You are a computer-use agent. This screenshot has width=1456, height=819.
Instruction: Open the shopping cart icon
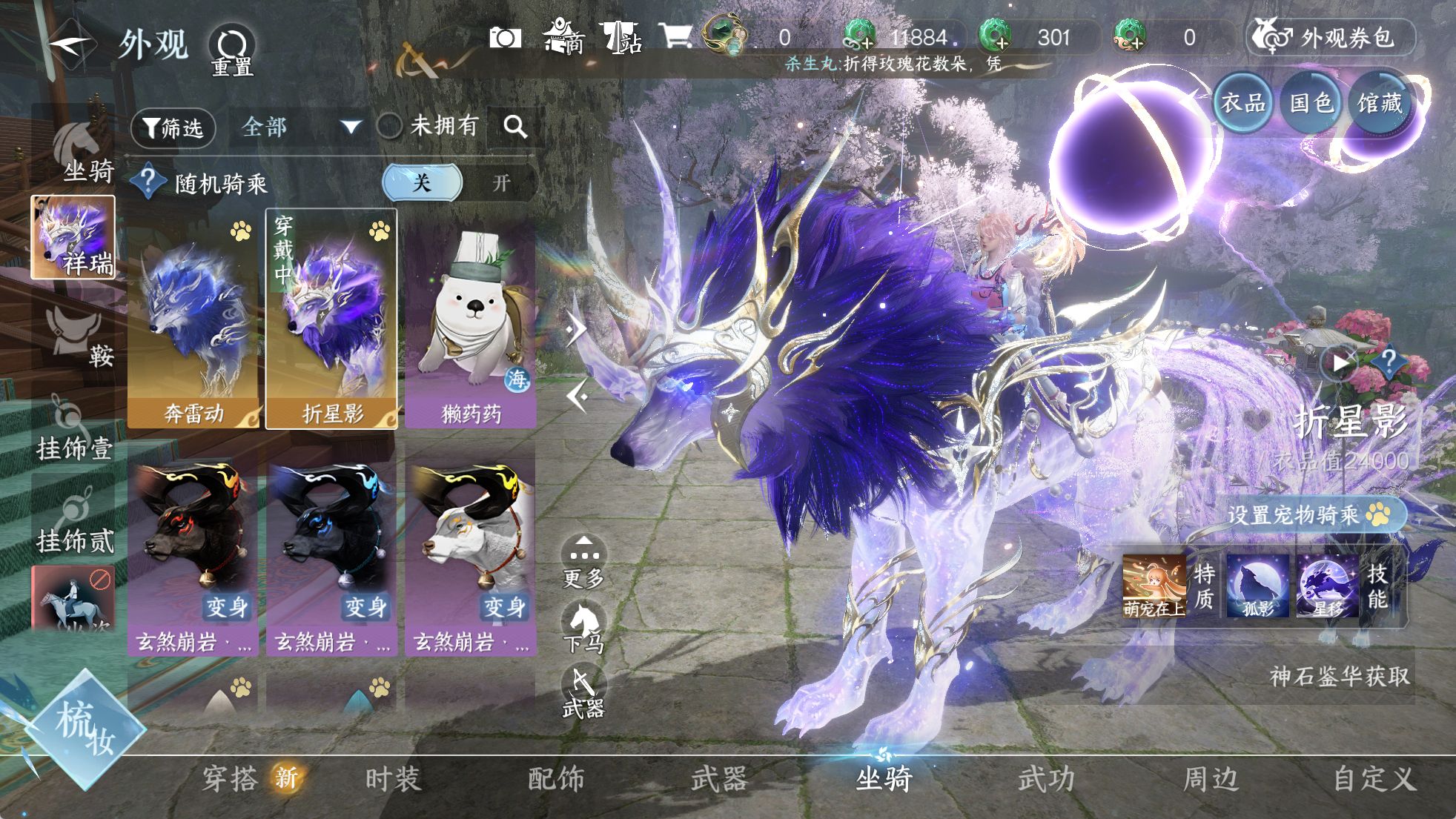[x=675, y=36]
